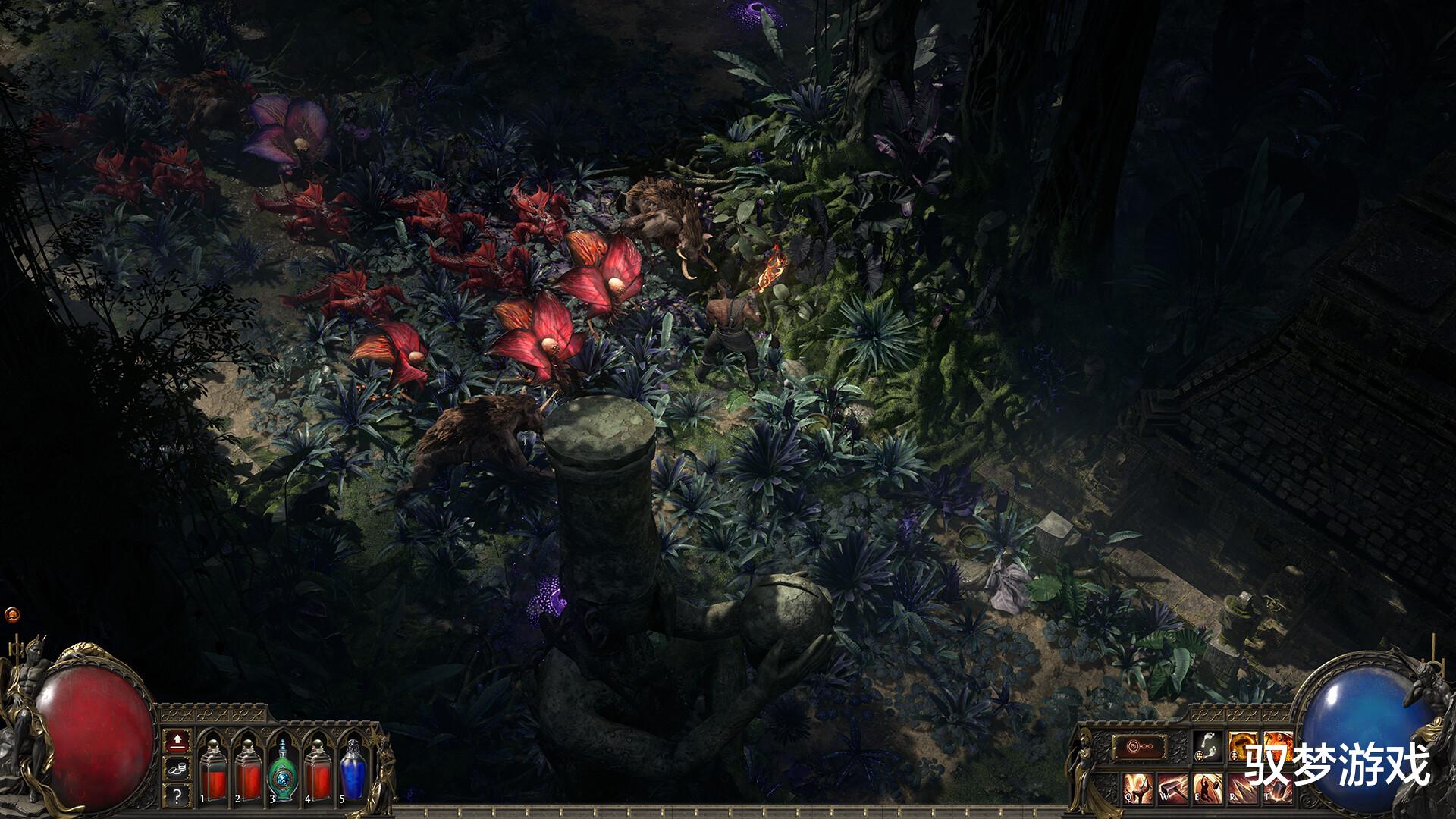Open the upward arrow menu button
Viewport: 1456px width, 819px height.
(x=176, y=739)
